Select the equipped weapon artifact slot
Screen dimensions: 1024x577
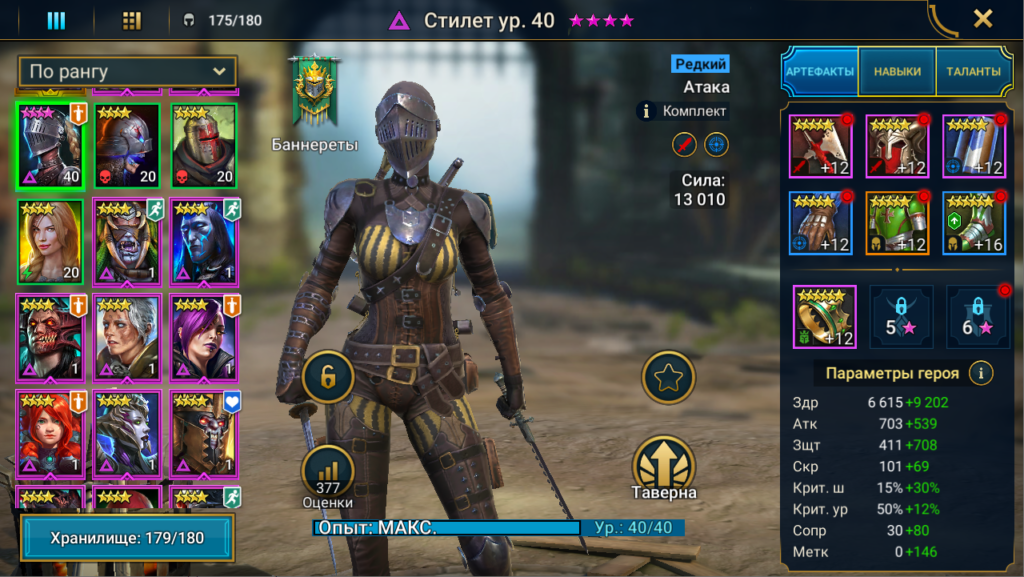(820, 146)
